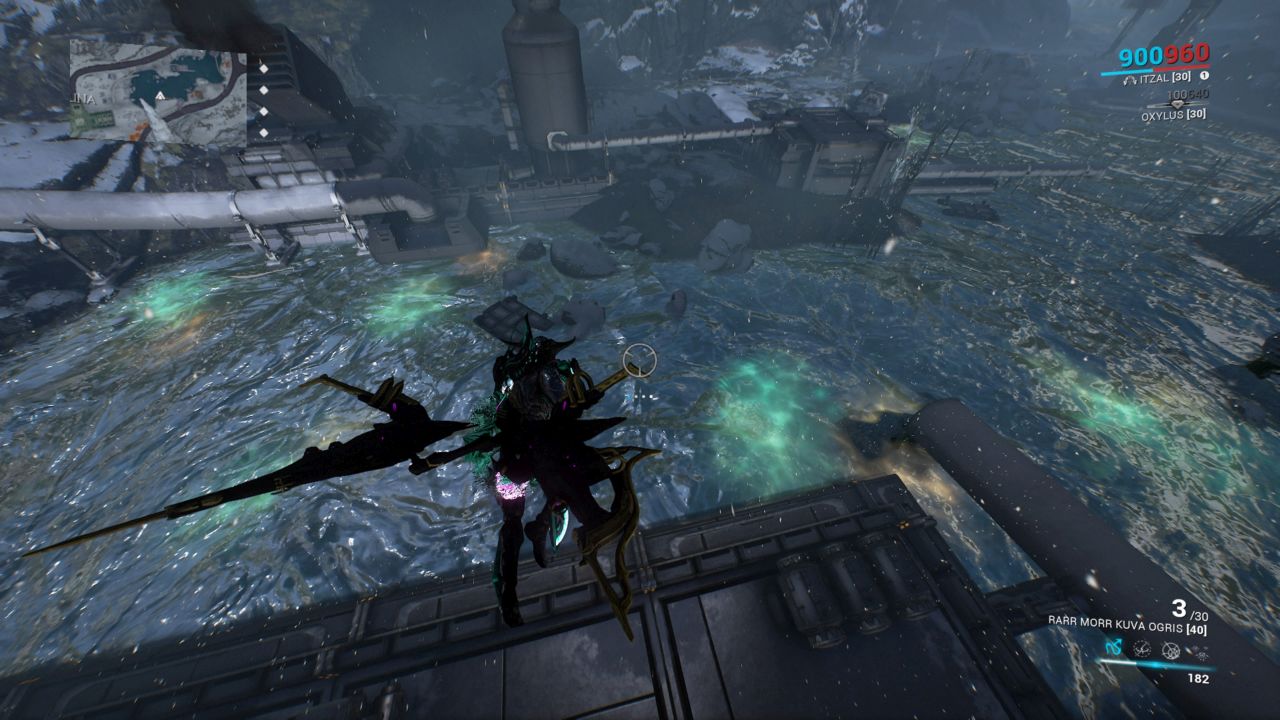Click the diamond energy marker below the shield bar
Screen dimensions: 1280x720
1177,104
